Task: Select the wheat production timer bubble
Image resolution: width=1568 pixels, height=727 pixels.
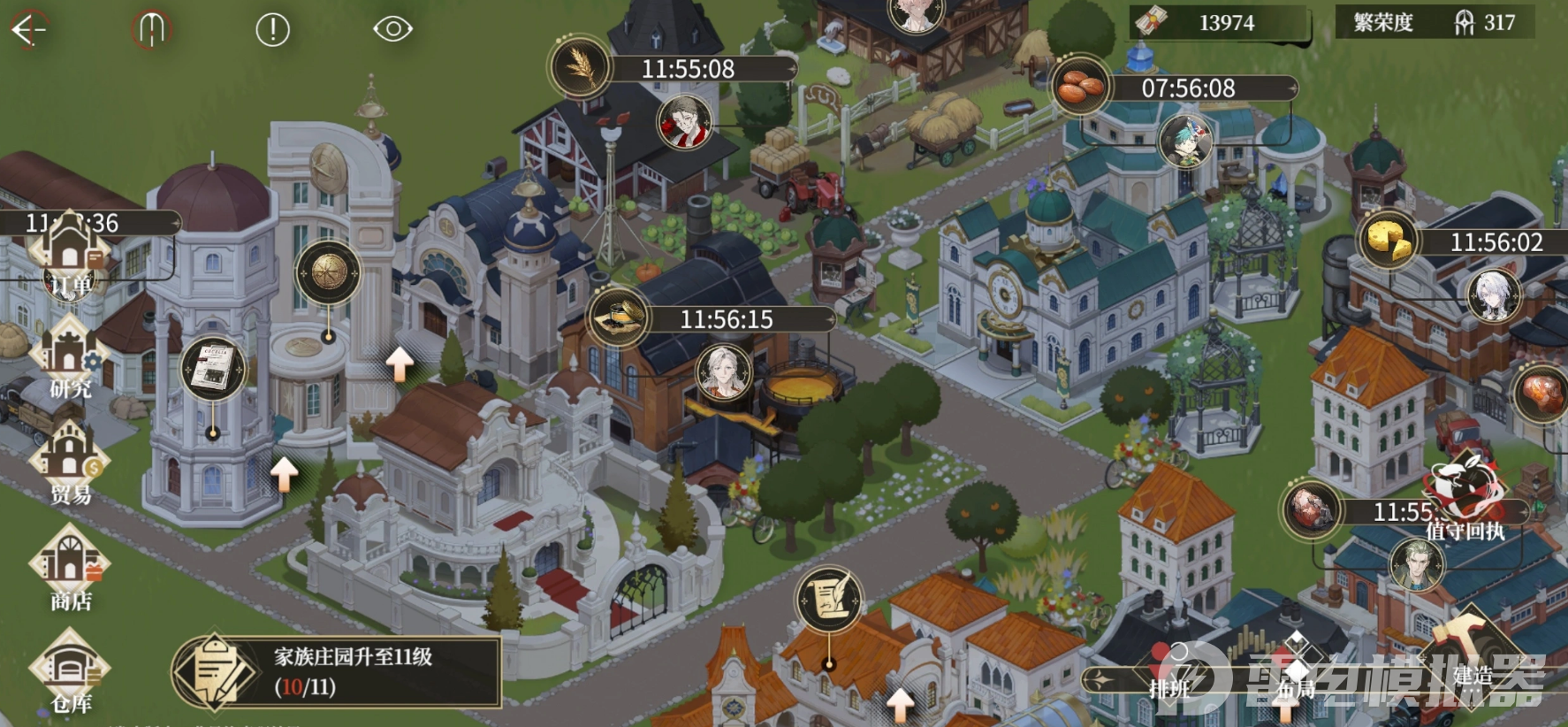Action: (x=581, y=68)
